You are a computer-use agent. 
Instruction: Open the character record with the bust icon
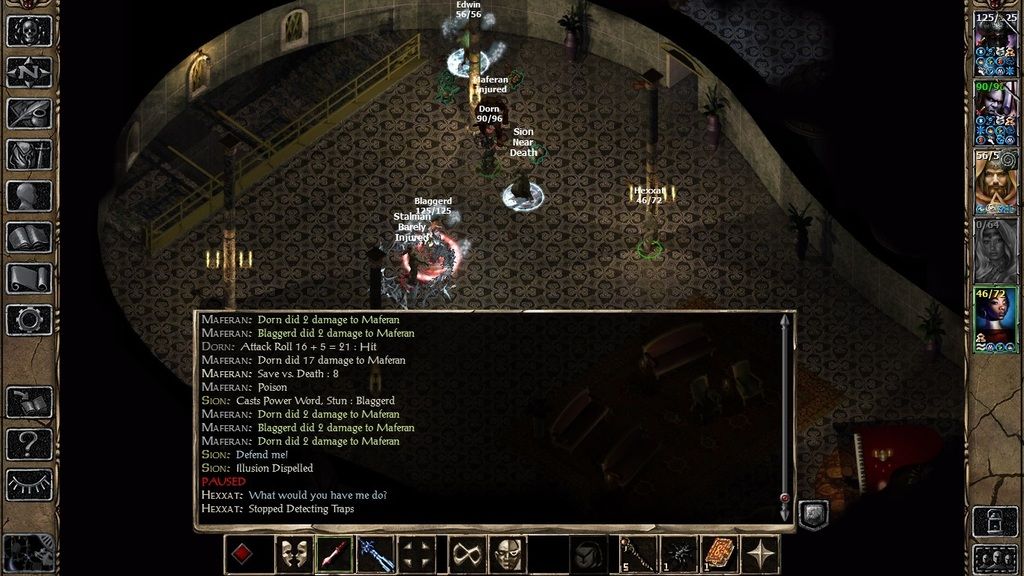[x=29, y=196]
